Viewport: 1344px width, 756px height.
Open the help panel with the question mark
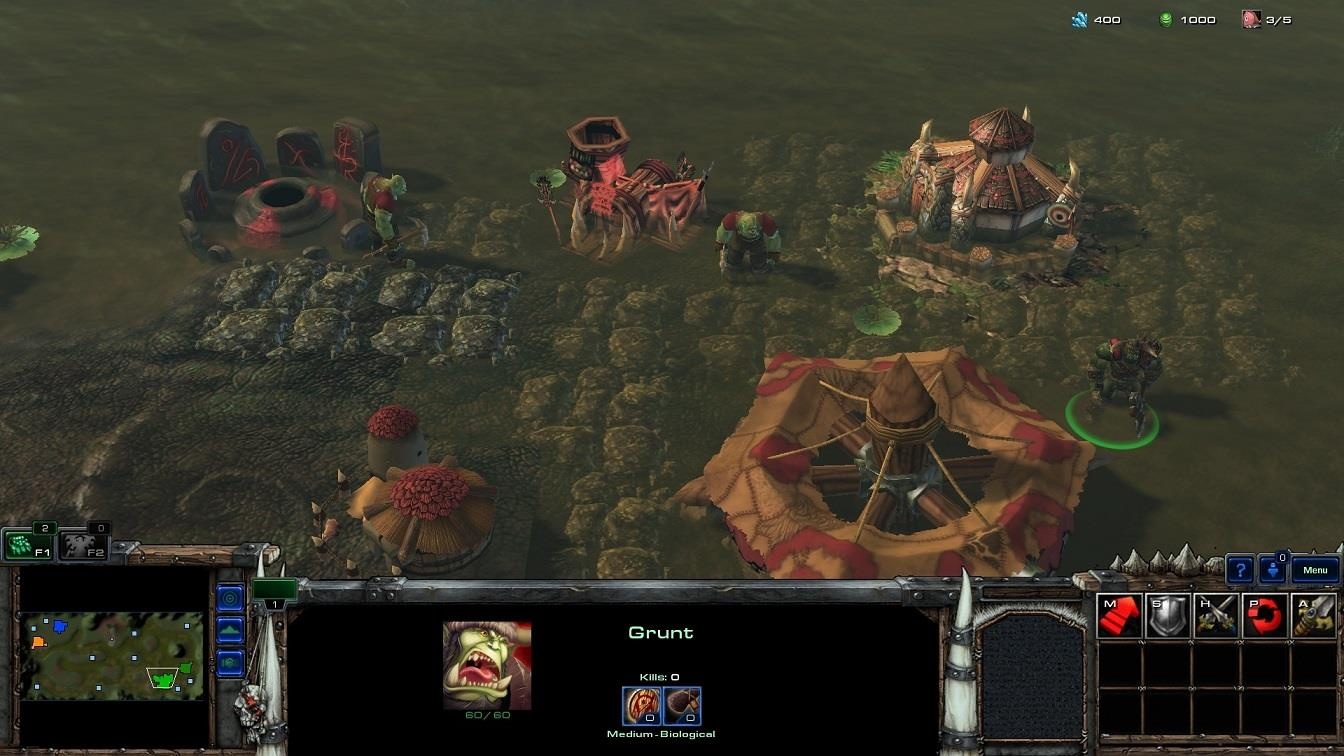[1241, 568]
